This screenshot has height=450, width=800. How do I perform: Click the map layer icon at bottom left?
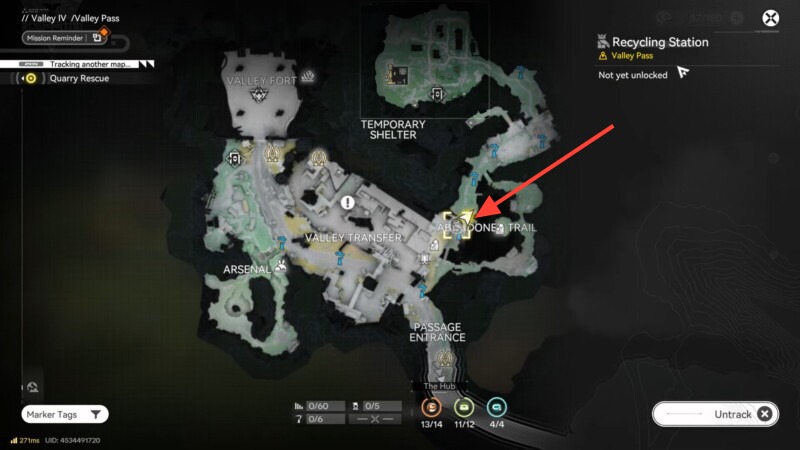click(x=33, y=387)
